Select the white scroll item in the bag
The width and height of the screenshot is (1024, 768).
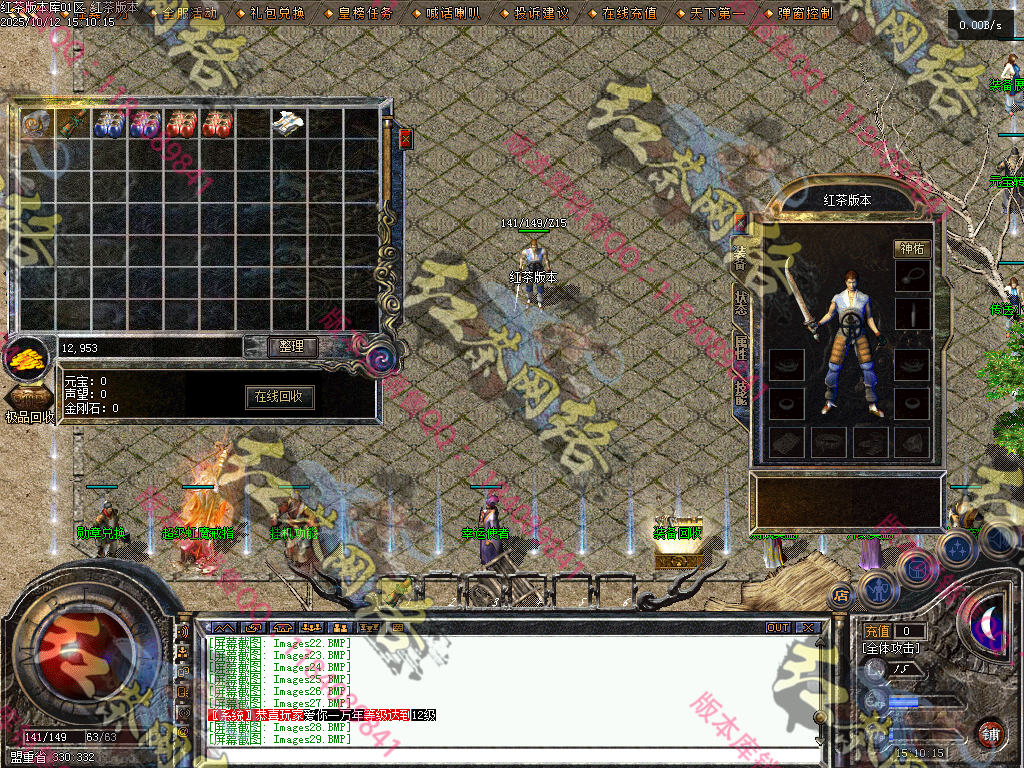pos(289,123)
